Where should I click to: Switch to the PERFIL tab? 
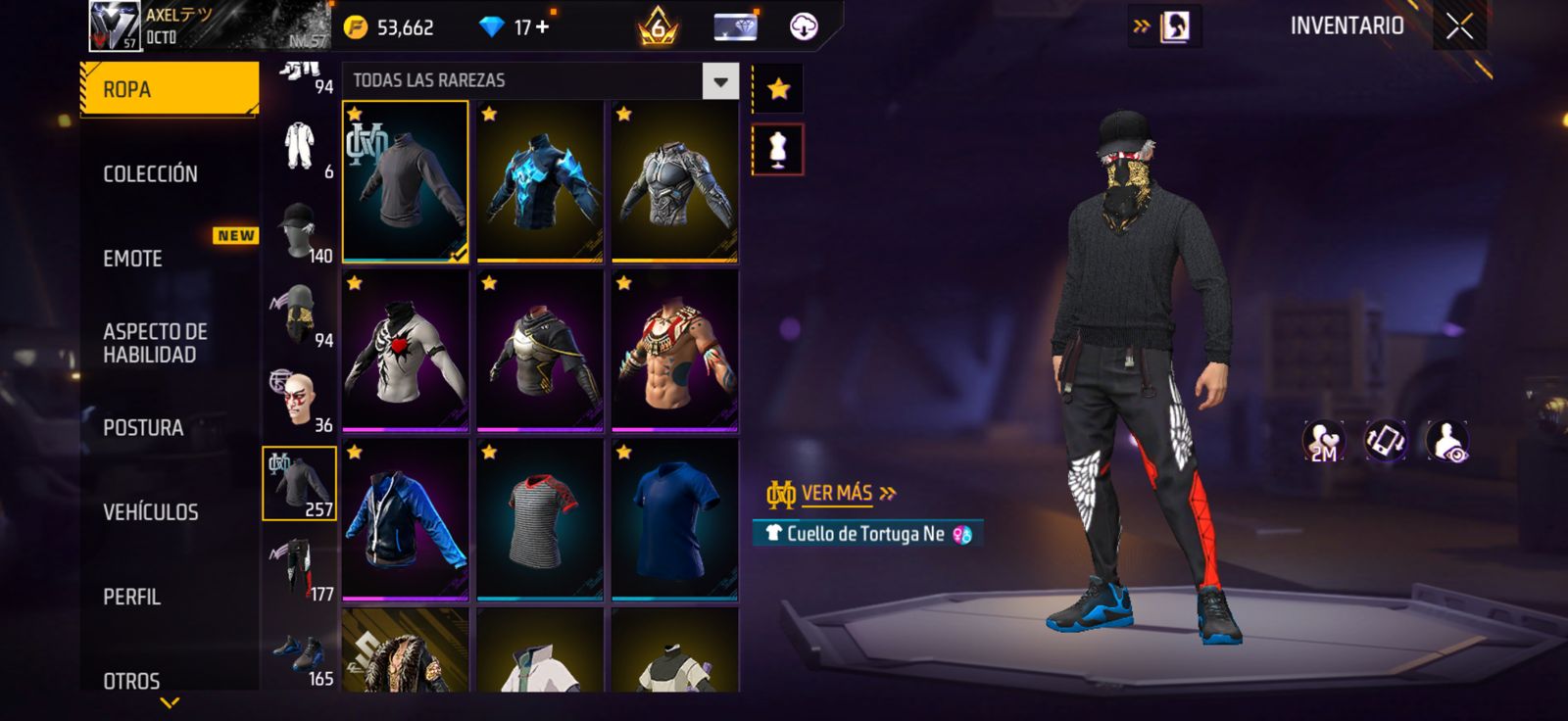click(x=132, y=597)
